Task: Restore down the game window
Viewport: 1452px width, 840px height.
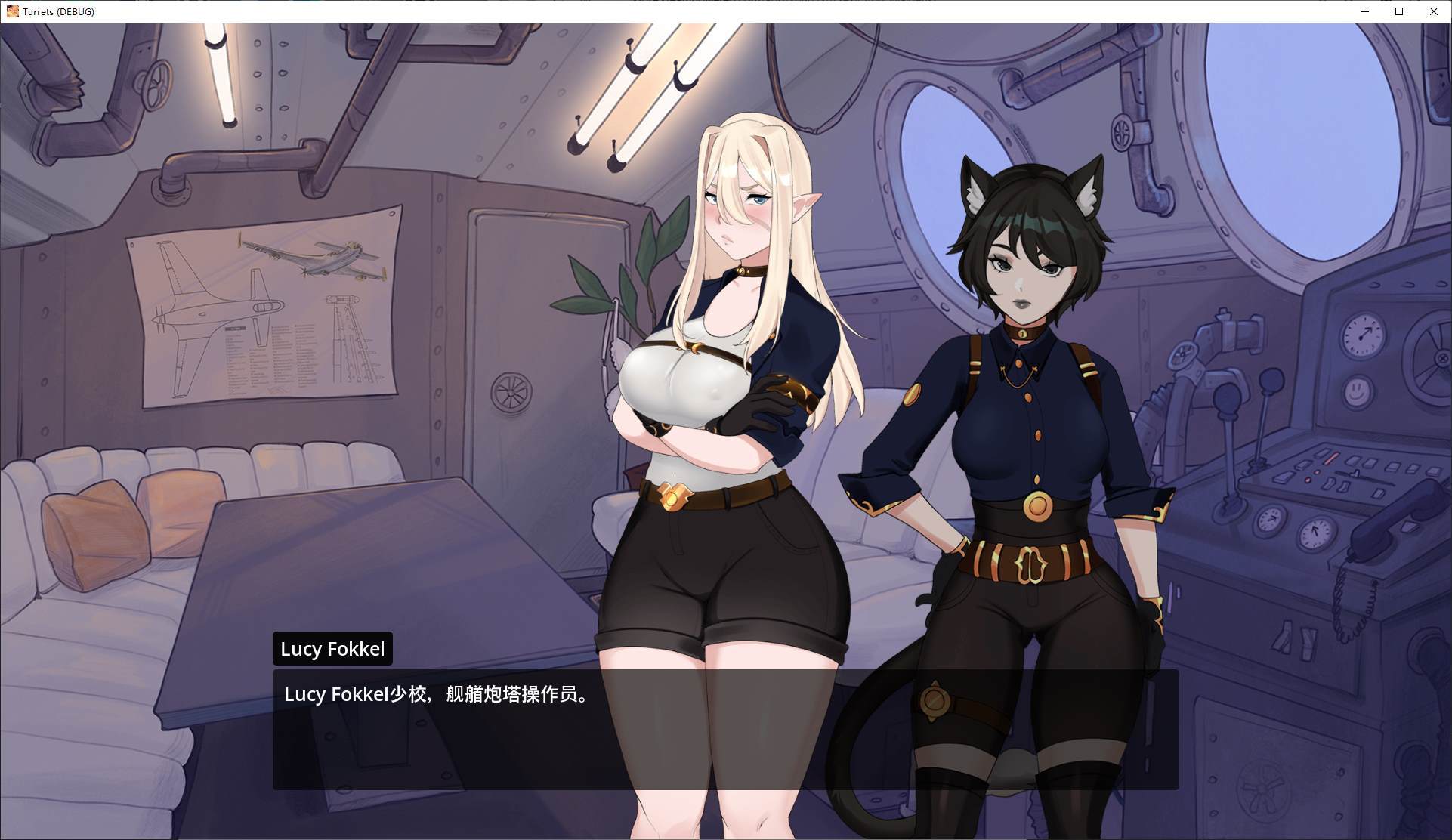Action: coord(1399,11)
